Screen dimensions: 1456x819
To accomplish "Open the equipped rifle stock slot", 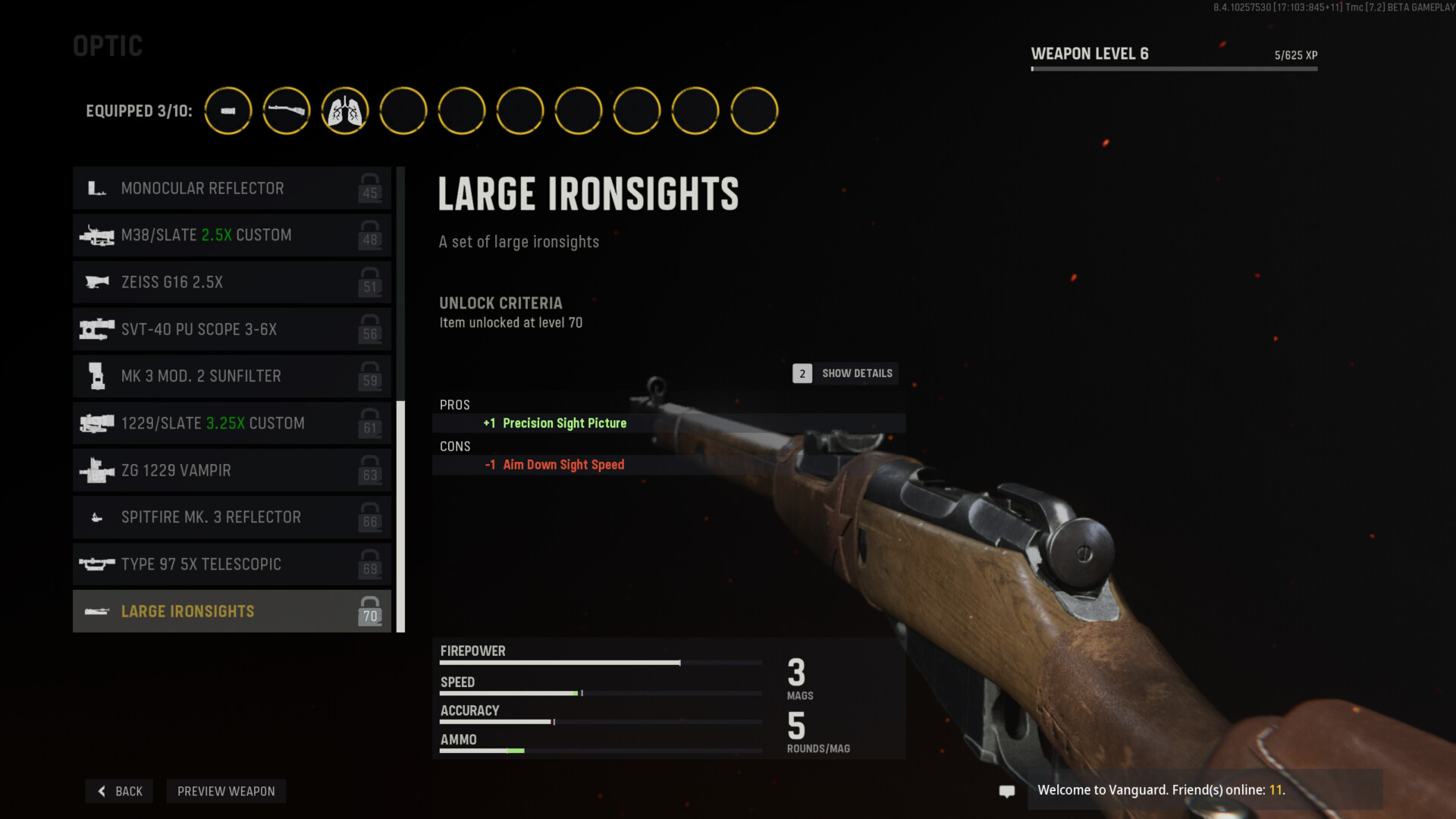I will 287,111.
